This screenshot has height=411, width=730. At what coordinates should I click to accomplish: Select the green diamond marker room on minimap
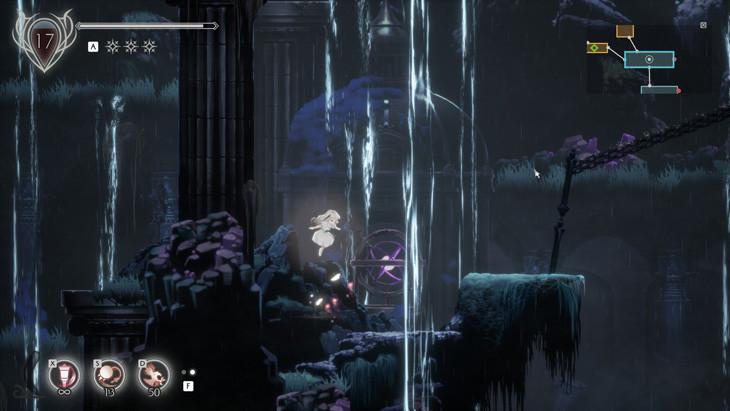point(597,48)
